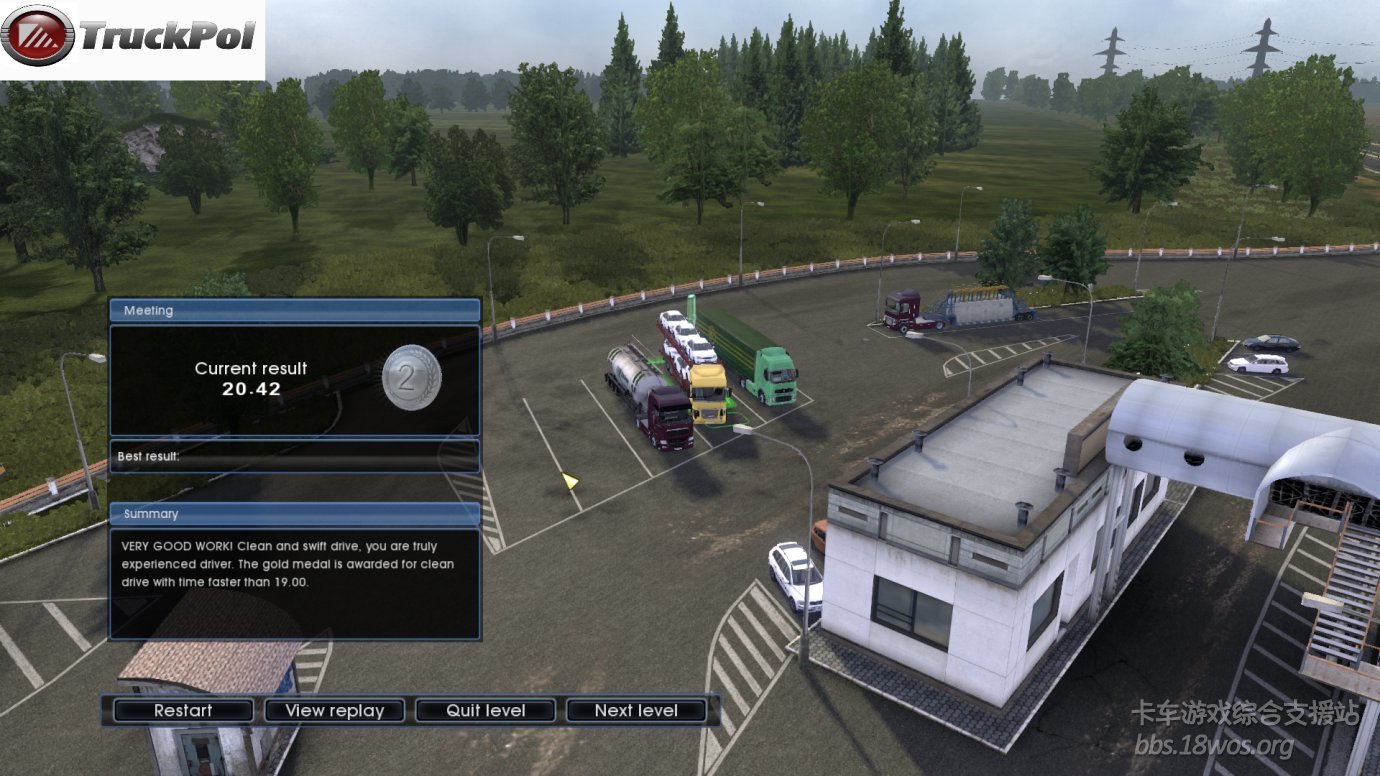Viewport: 1380px width, 776px height.
Task: Open View replay
Action: (x=334, y=711)
